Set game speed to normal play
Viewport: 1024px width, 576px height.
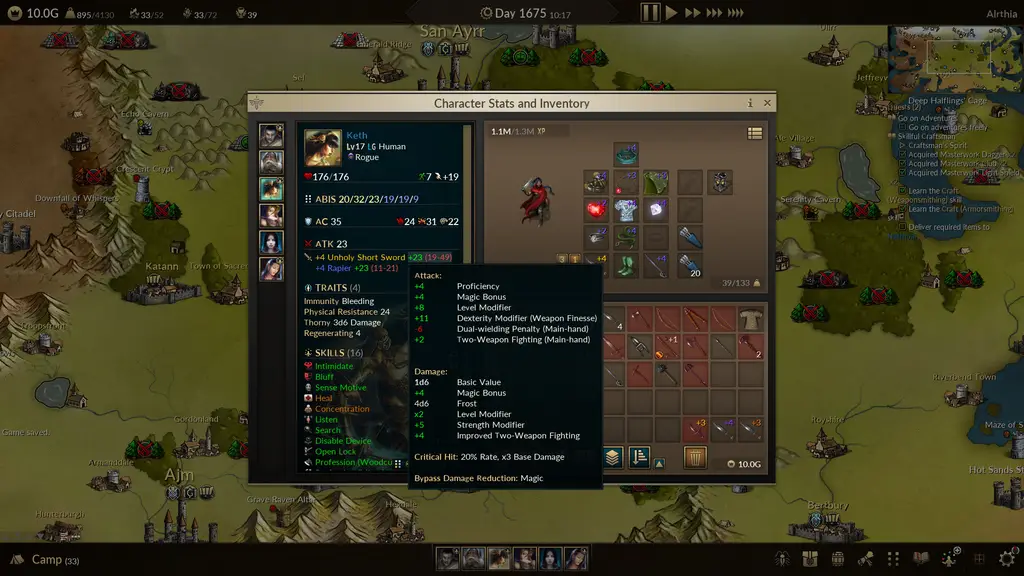tap(672, 13)
